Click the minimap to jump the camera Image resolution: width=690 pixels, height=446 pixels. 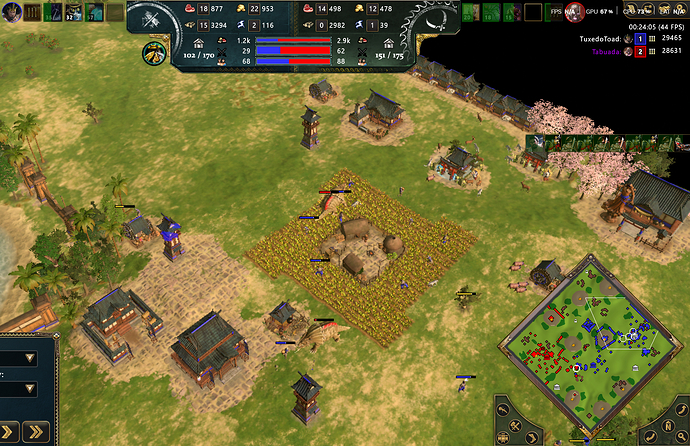click(x=590, y=338)
